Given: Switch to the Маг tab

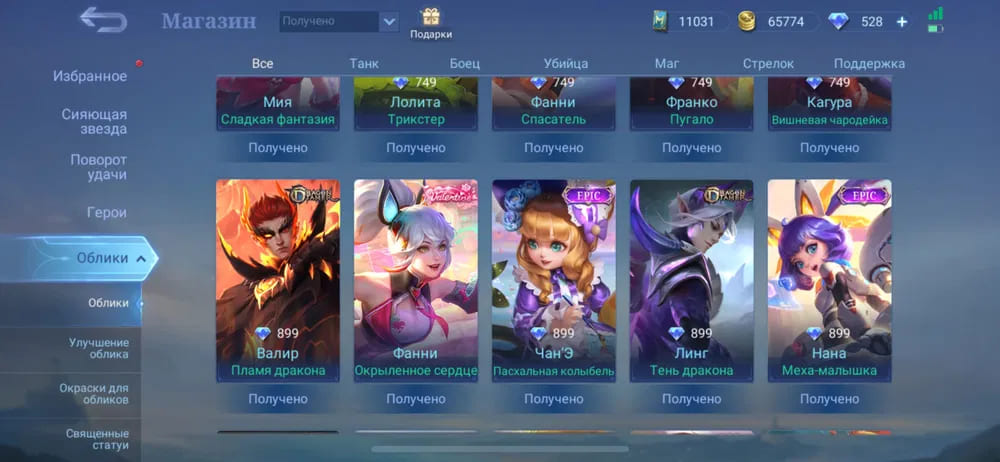Looking at the screenshot, I should pyautogui.click(x=667, y=63).
